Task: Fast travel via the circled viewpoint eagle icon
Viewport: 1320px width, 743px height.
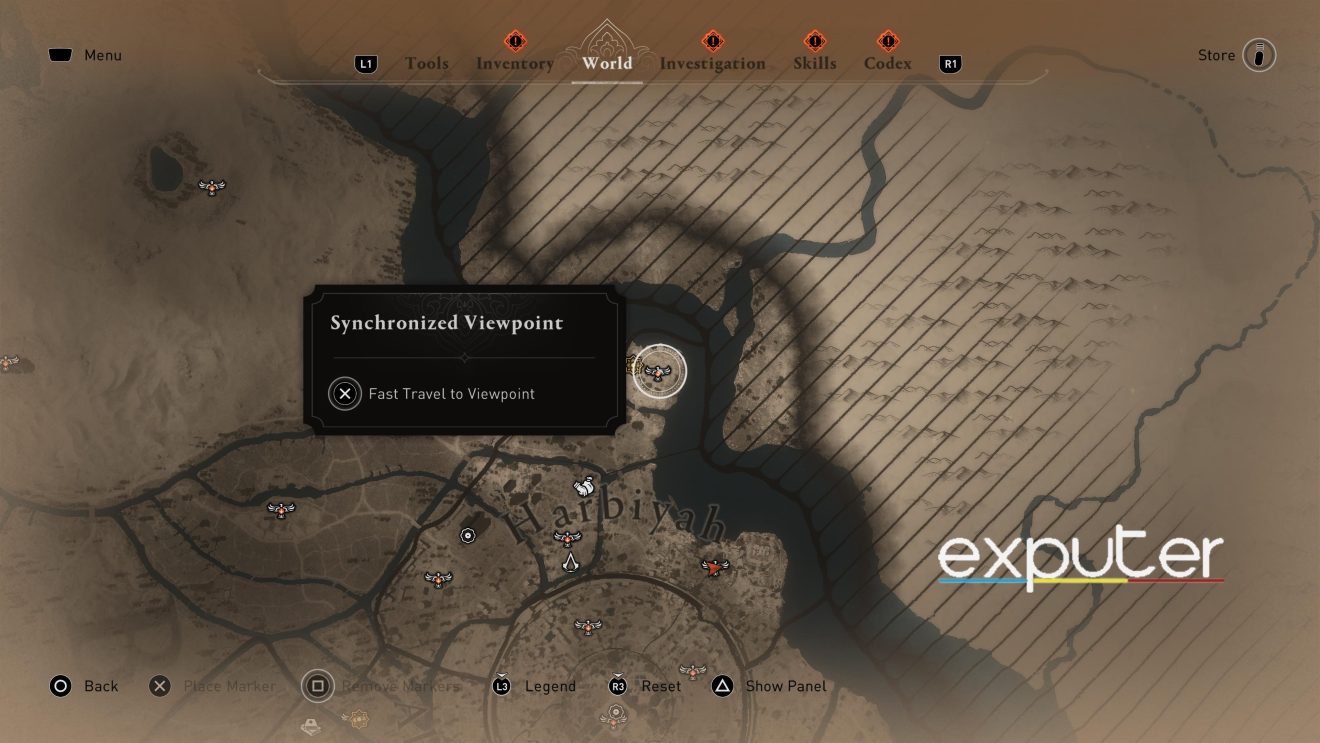Action: (x=659, y=371)
